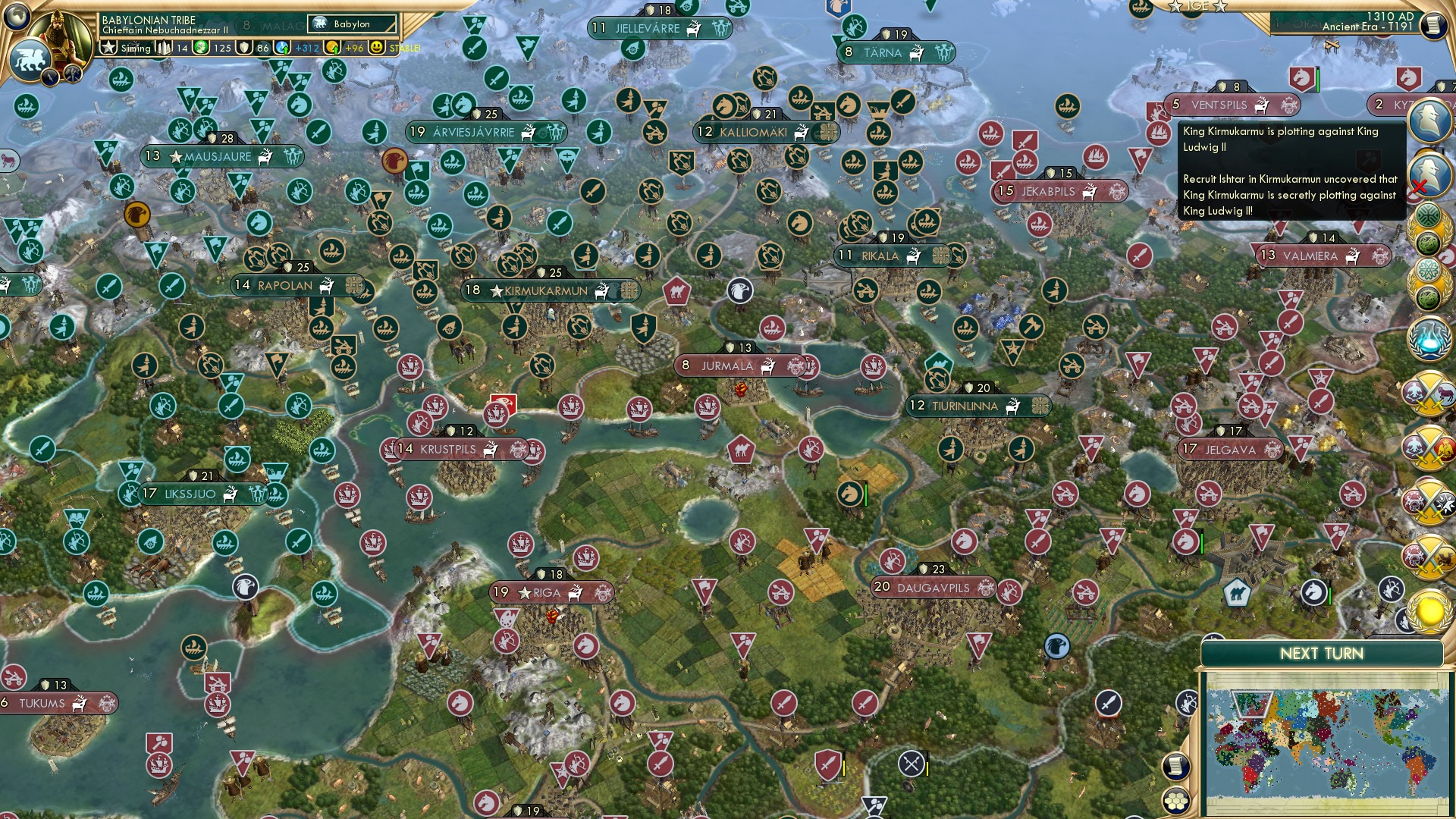Open the Babylon civilization selector box

click(353, 24)
